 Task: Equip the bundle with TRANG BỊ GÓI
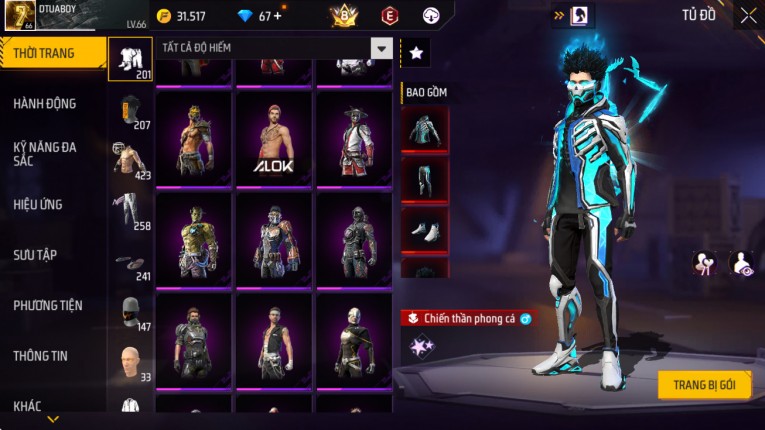coord(704,385)
